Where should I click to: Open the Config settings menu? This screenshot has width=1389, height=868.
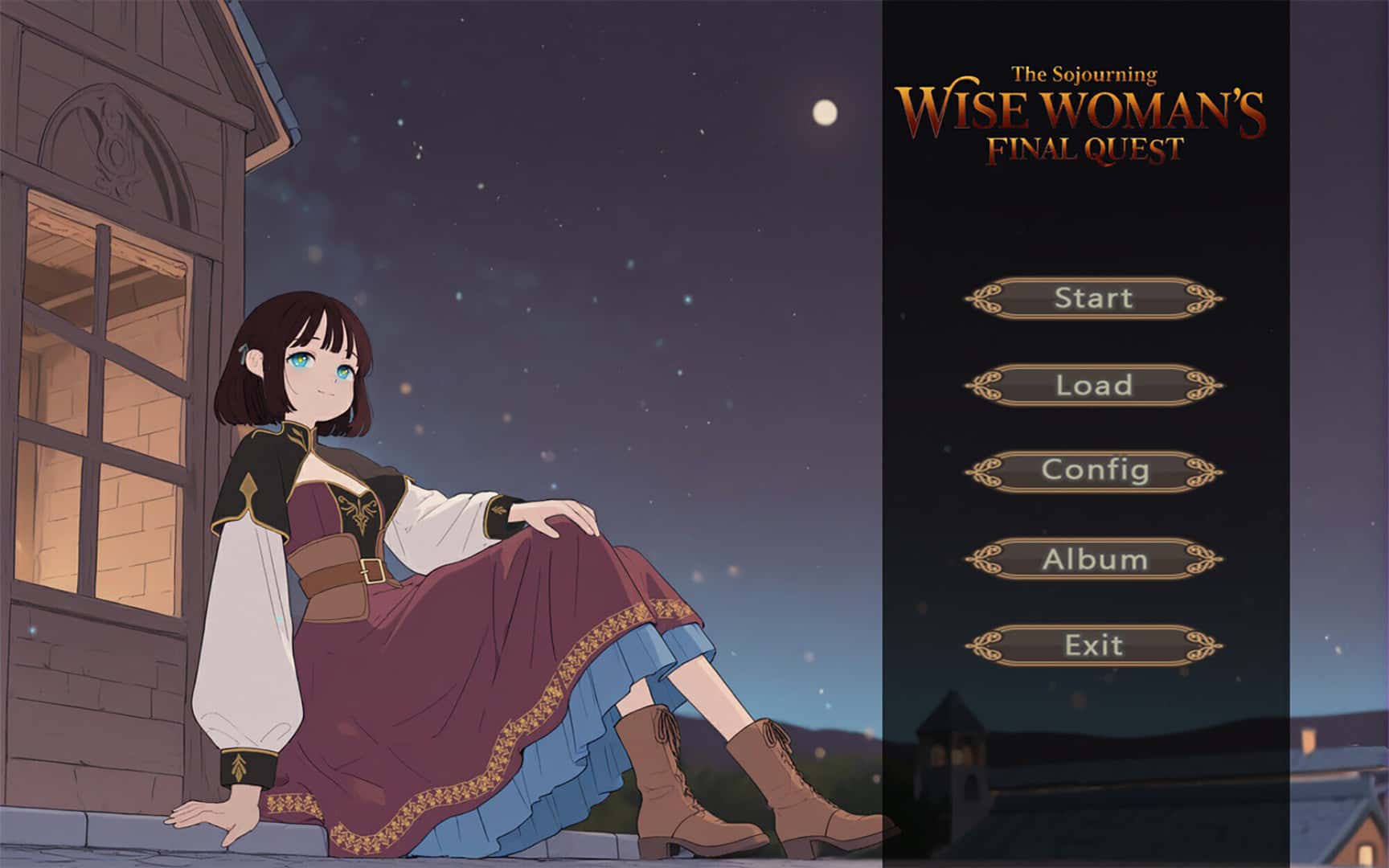(x=1095, y=471)
